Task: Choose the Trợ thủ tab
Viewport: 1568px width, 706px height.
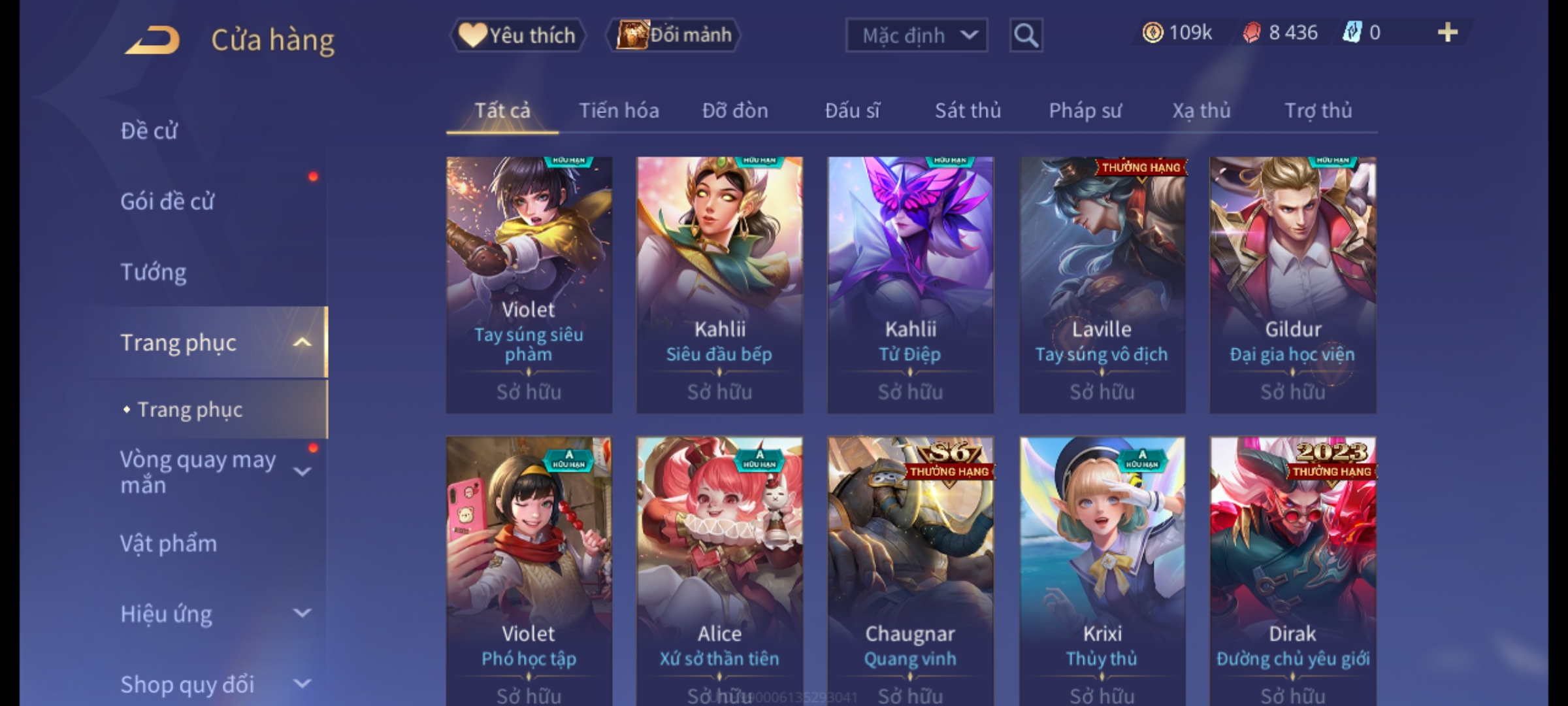Action: 1318,111
